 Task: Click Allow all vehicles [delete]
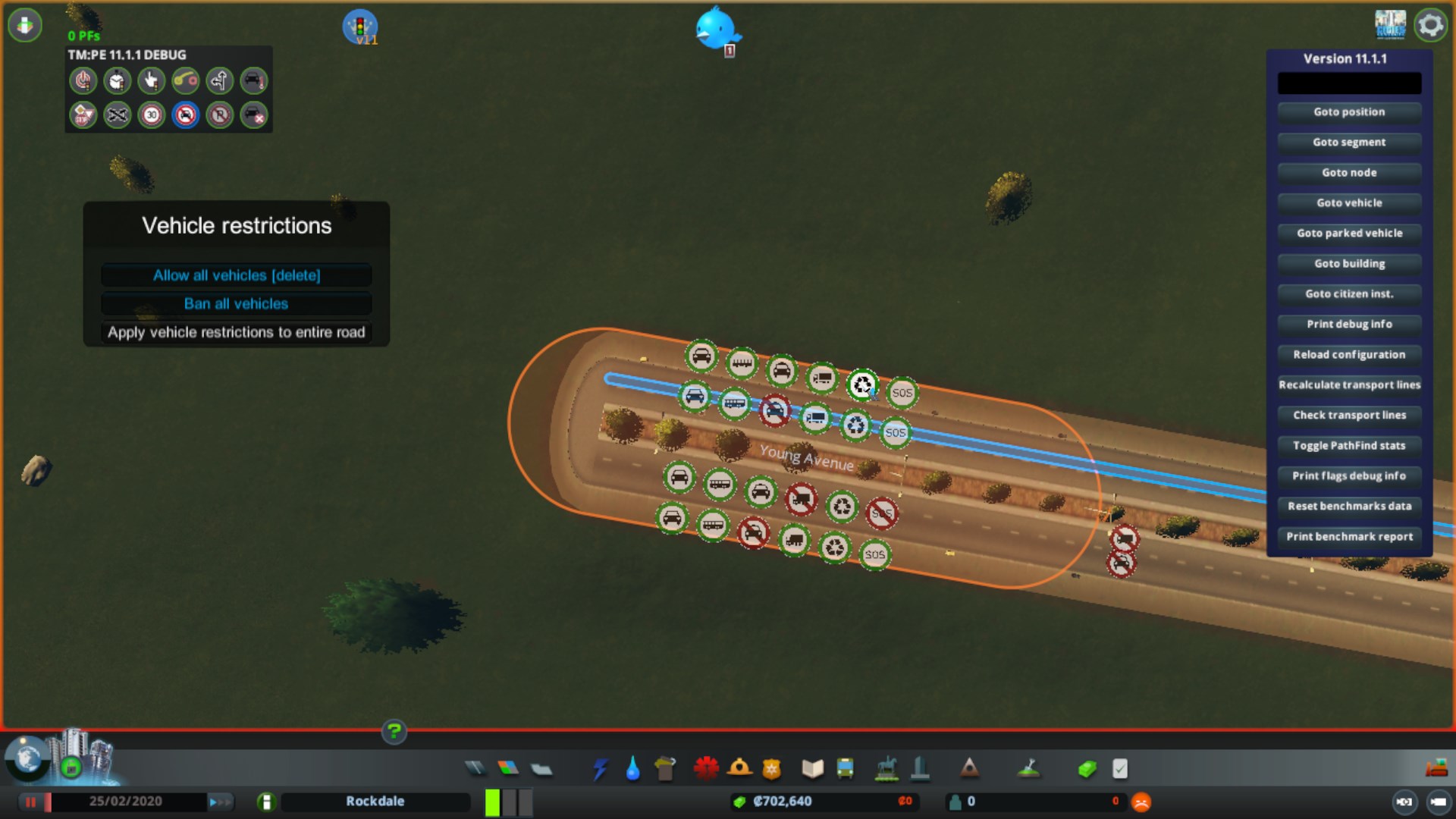pos(237,275)
